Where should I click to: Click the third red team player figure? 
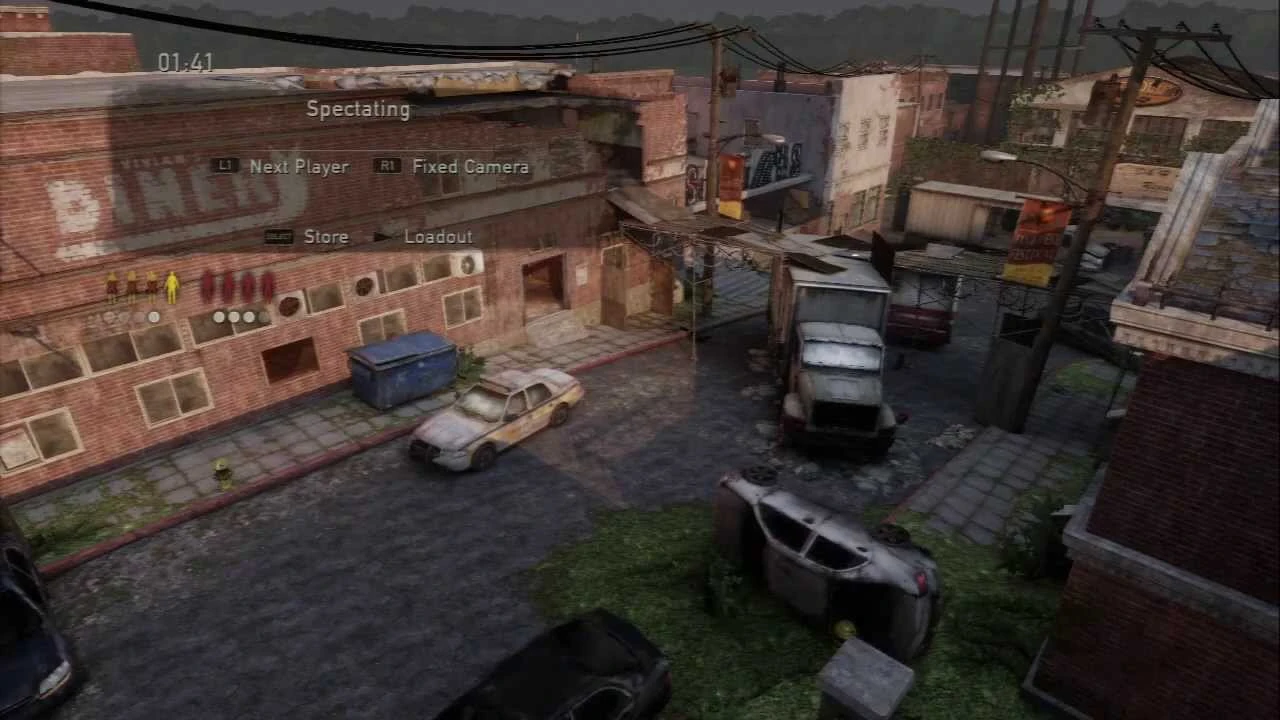click(248, 285)
